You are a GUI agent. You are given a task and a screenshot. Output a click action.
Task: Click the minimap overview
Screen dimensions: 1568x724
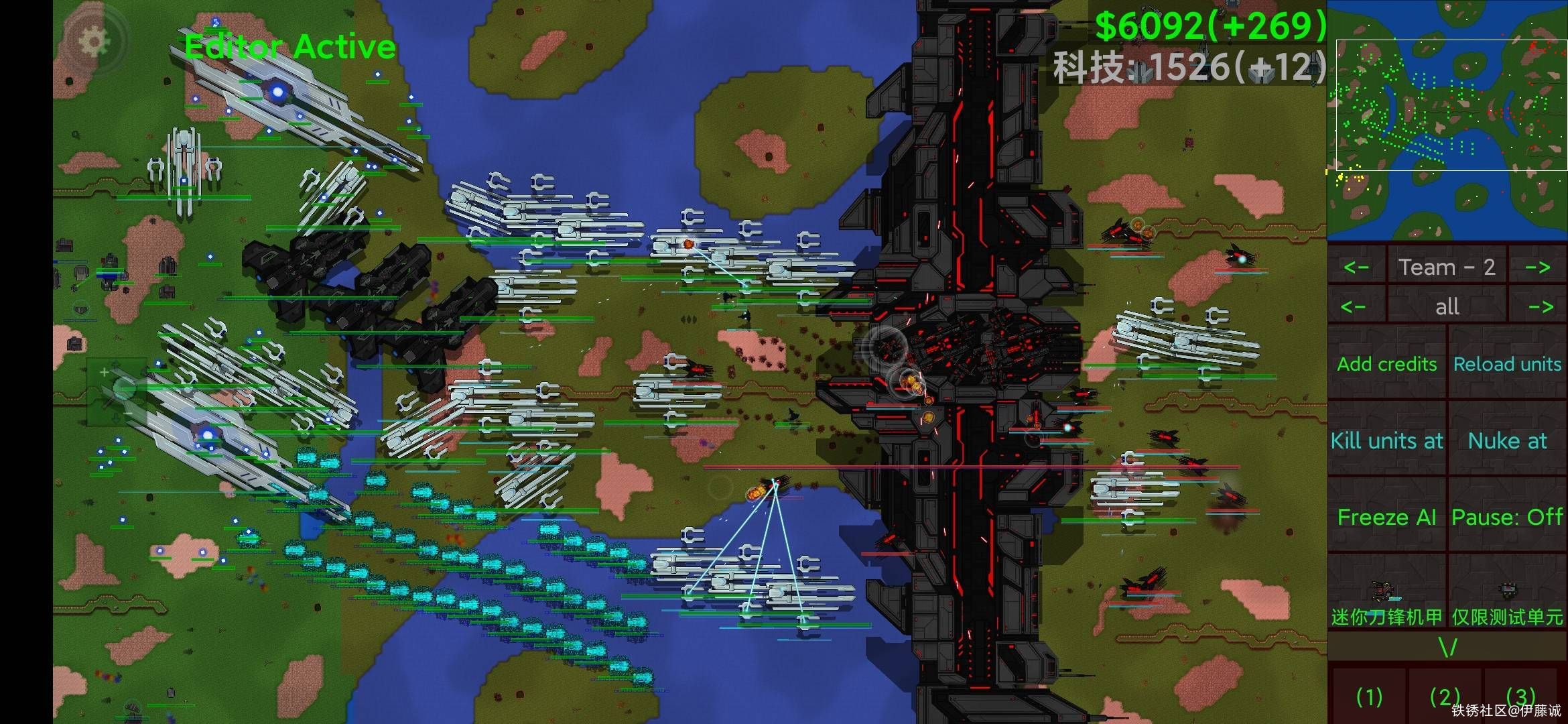[1447, 121]
